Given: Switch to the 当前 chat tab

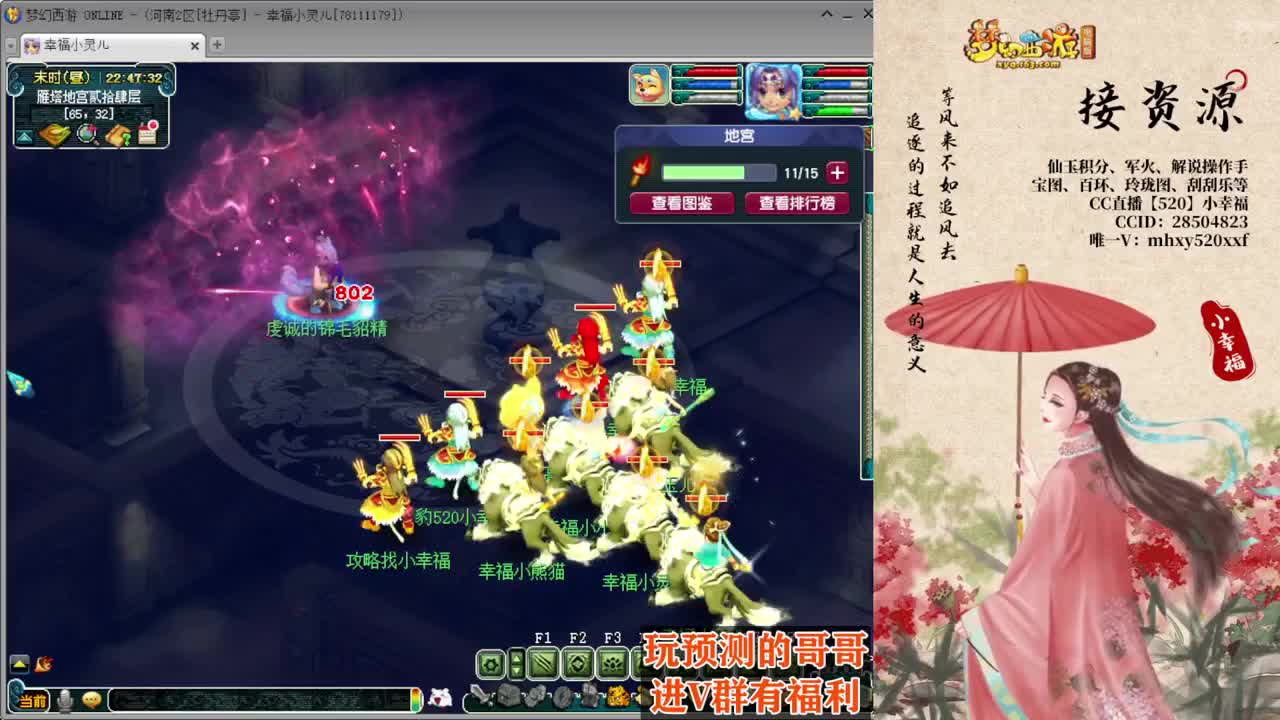Looking at the screenshot, I should pyautogui.click(x=30, y=700).
